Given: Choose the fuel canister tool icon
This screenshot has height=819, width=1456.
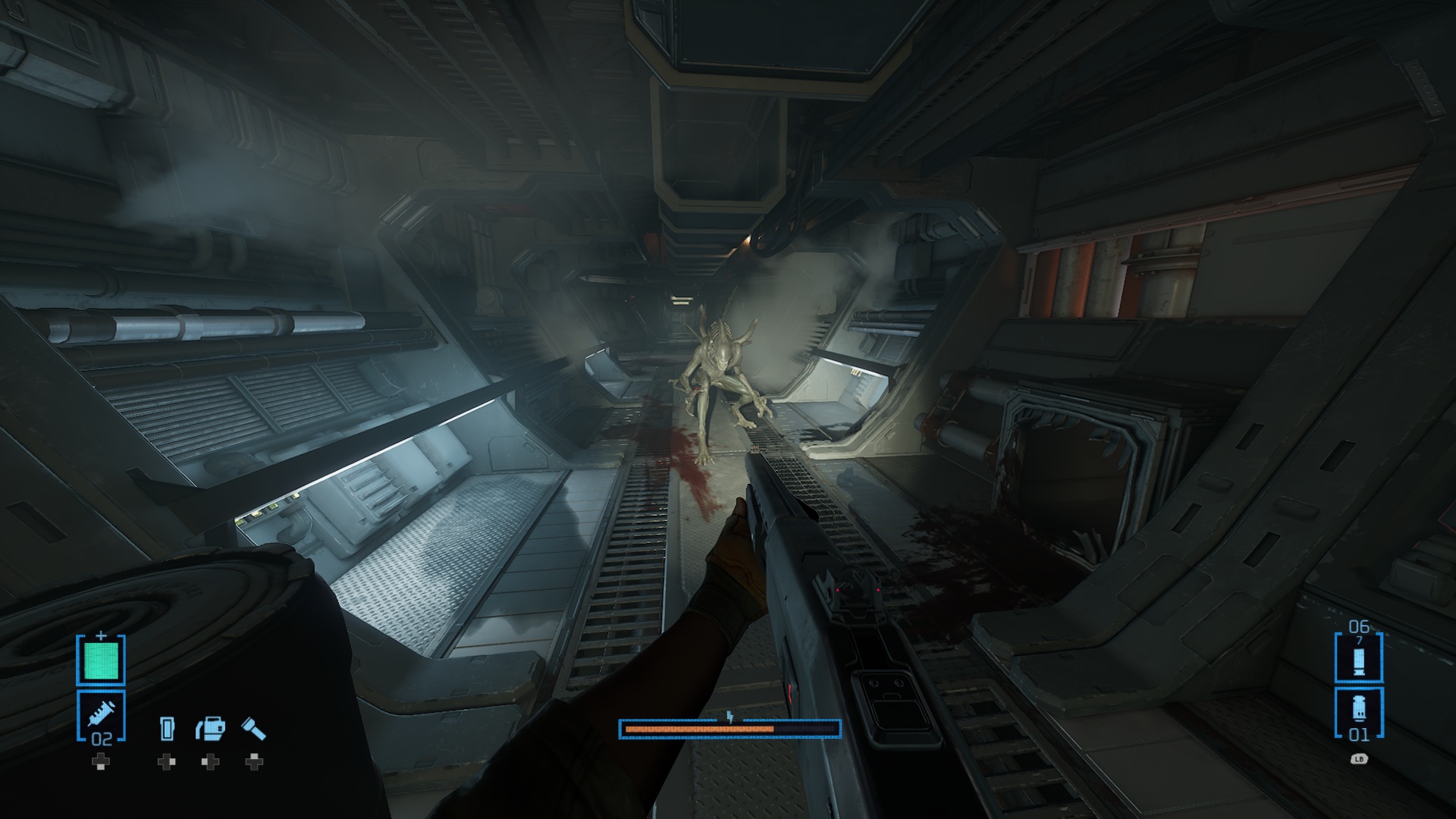Looking at the screenshot, I should pyautogui.click(x=210, y=729).
